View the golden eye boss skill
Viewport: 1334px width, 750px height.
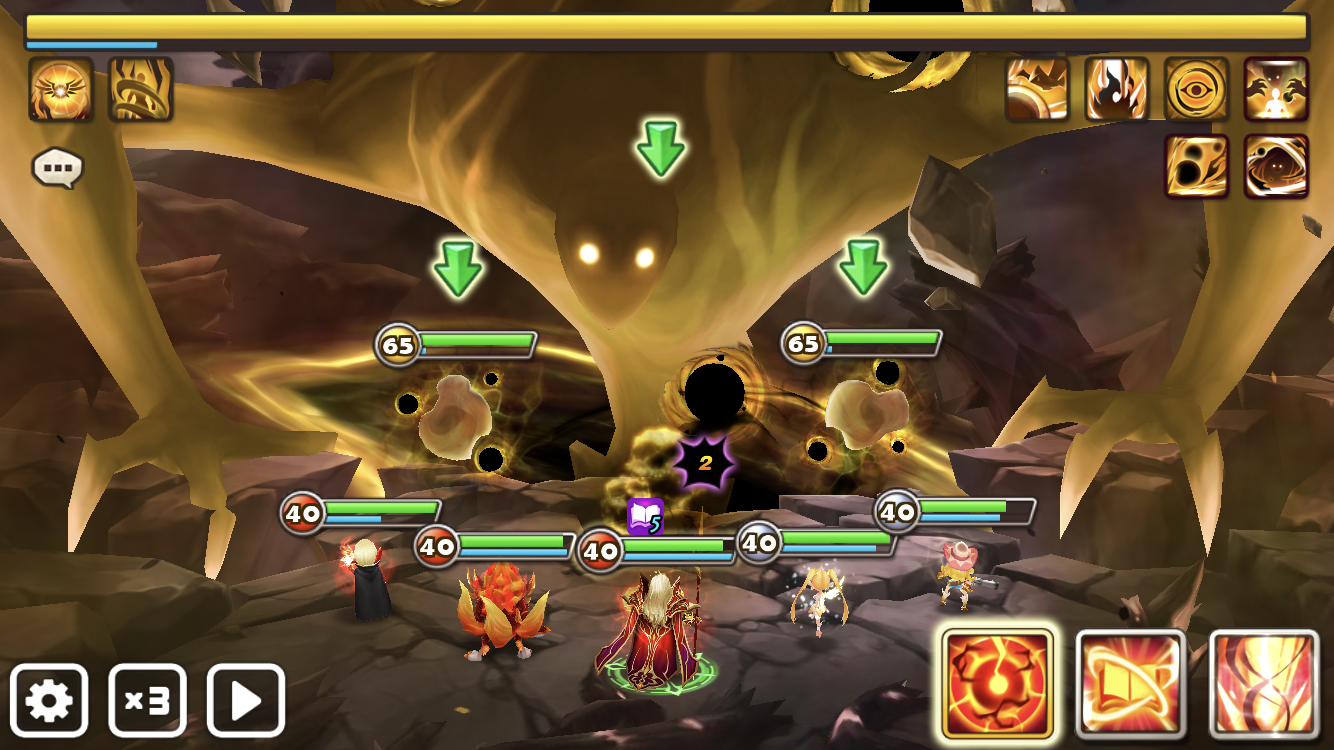tap(1196, 89)
